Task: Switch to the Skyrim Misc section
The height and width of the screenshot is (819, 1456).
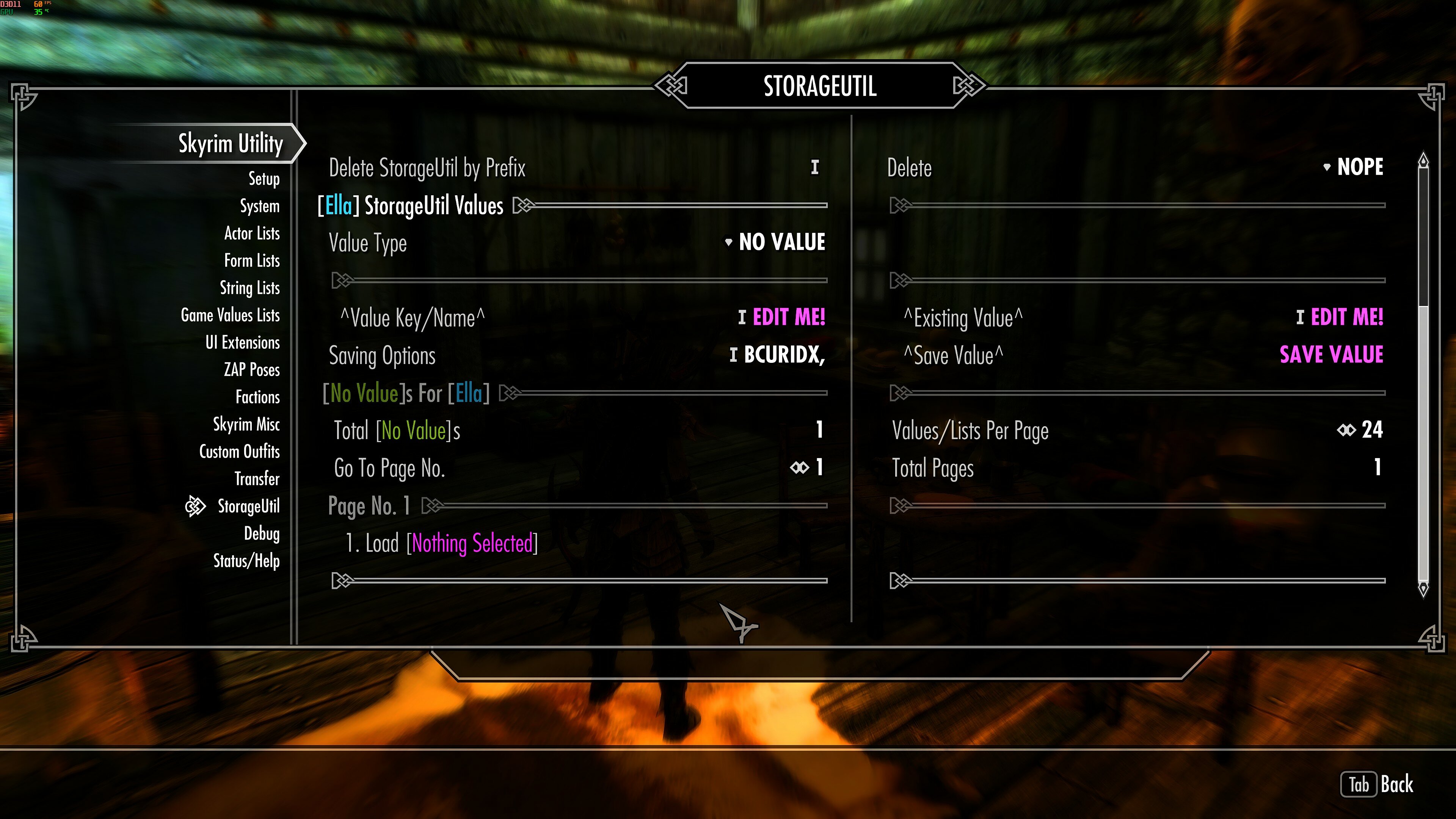Action: 246,424
